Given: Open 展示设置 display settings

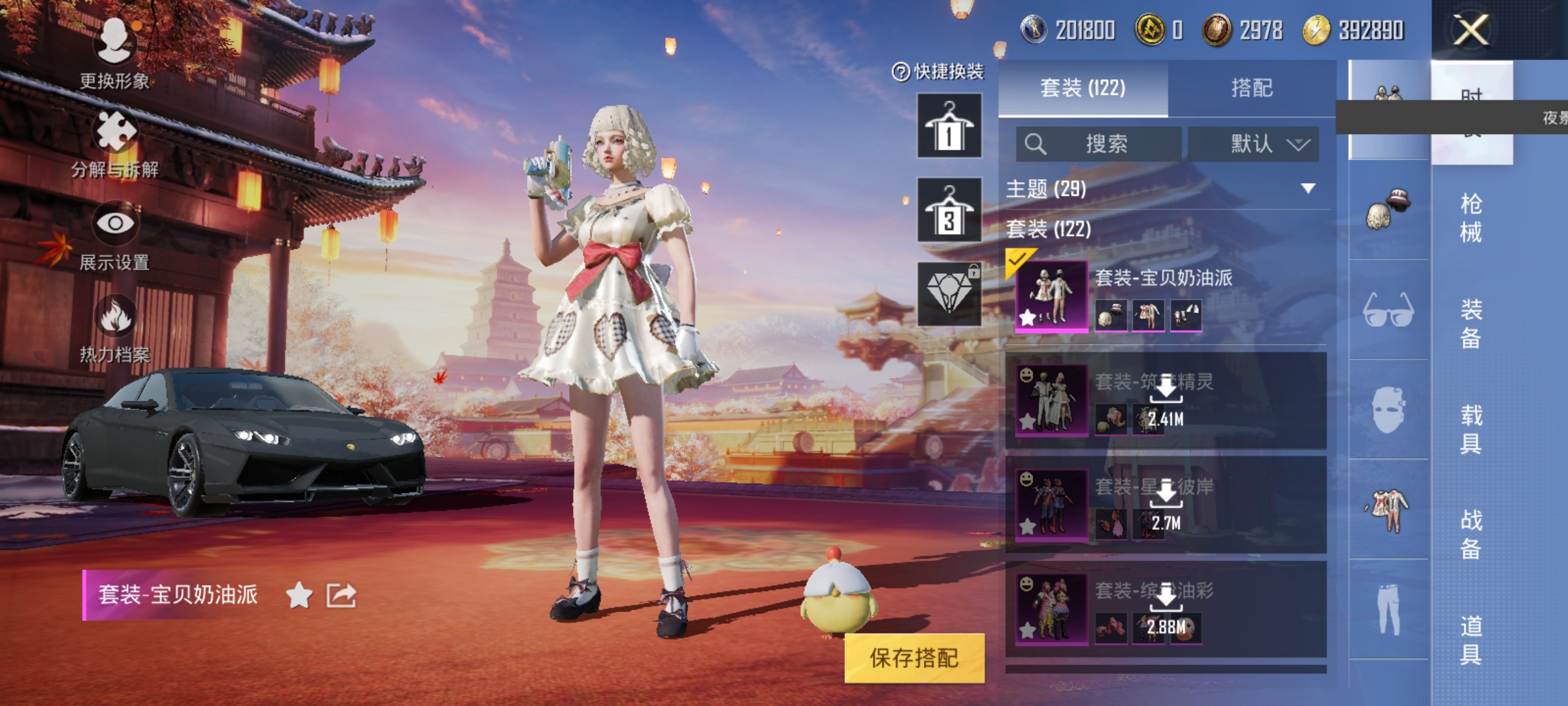Looking at the screenshot, I should coord(115,237).
